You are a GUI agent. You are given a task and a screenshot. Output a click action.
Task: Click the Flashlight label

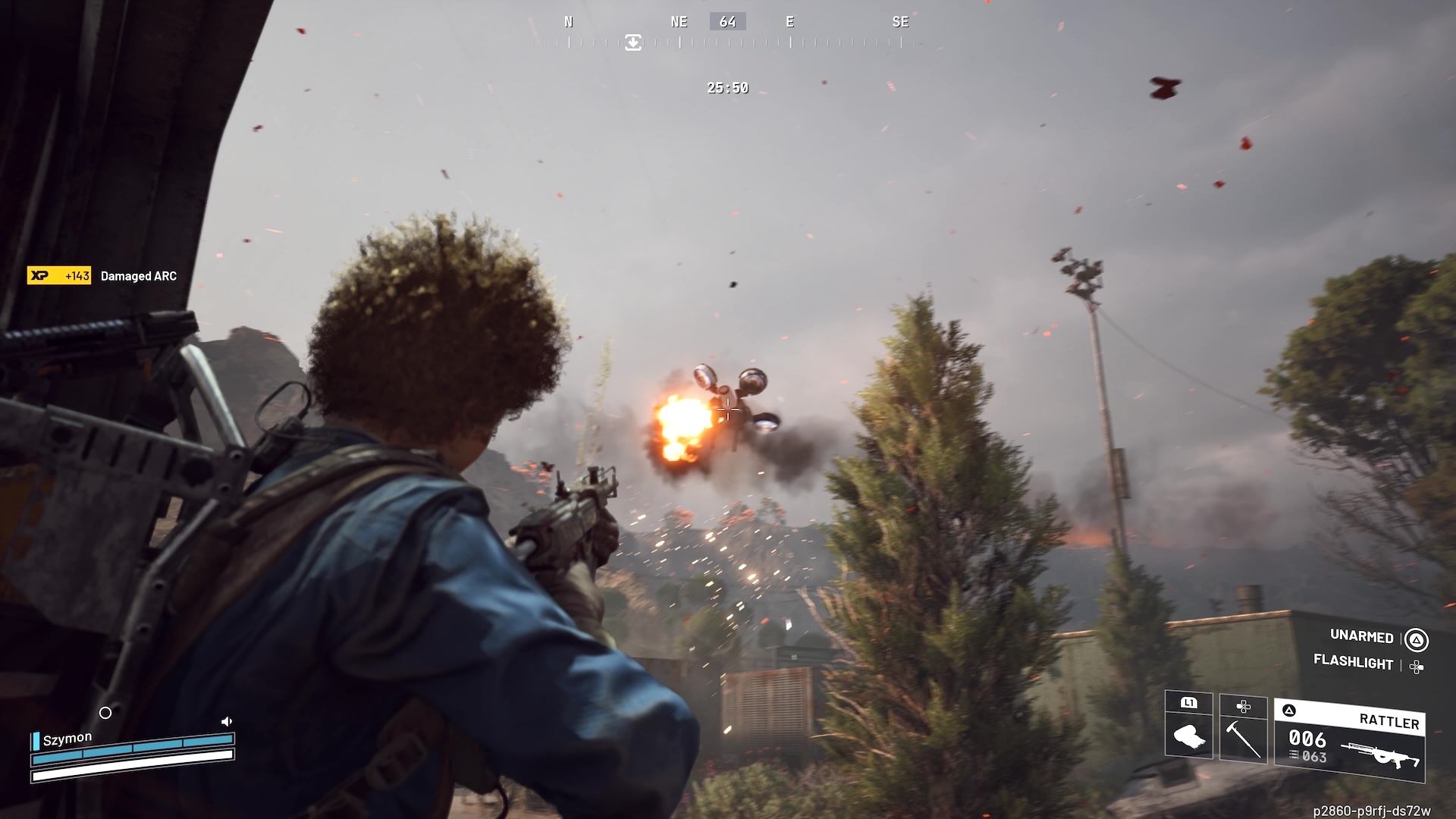point(1353,662)
